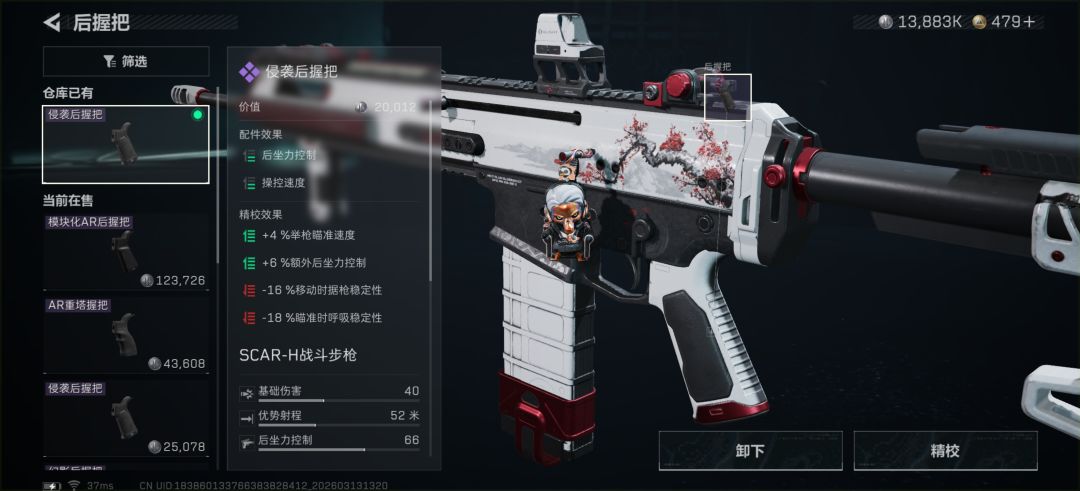Add more currency with the plus sign
This screenshot has height=491, width=1080.
[x=1028, y=22]
